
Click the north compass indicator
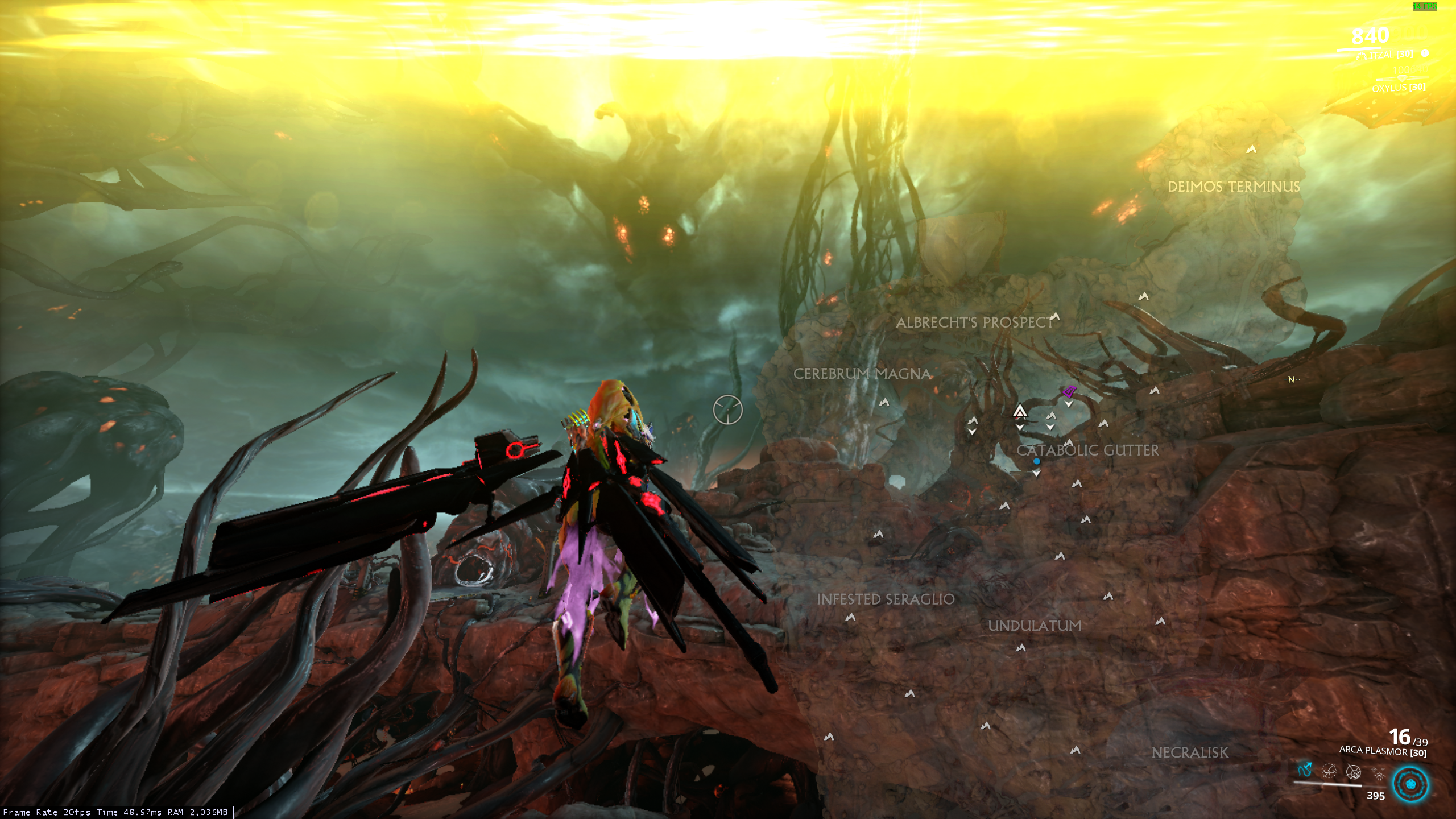point(1291,379)
